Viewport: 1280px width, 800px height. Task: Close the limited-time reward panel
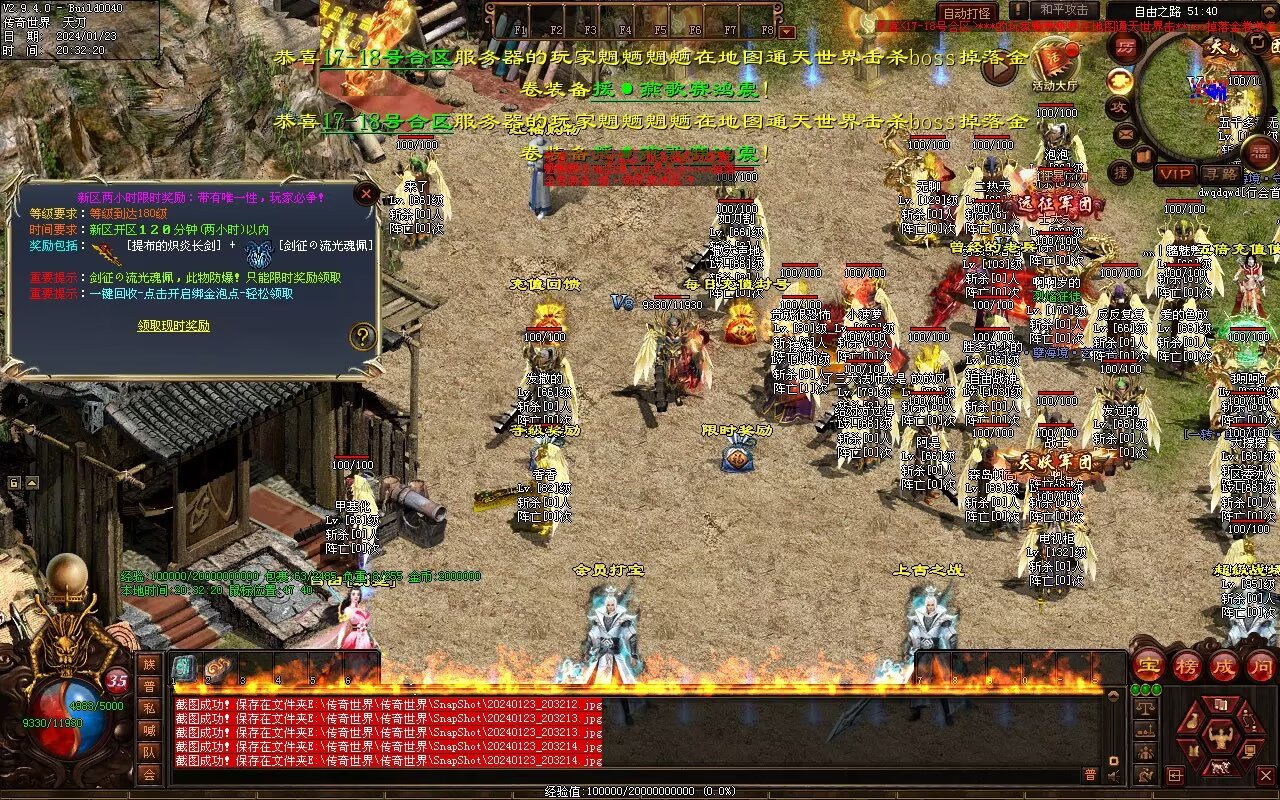tap(367, 194)
